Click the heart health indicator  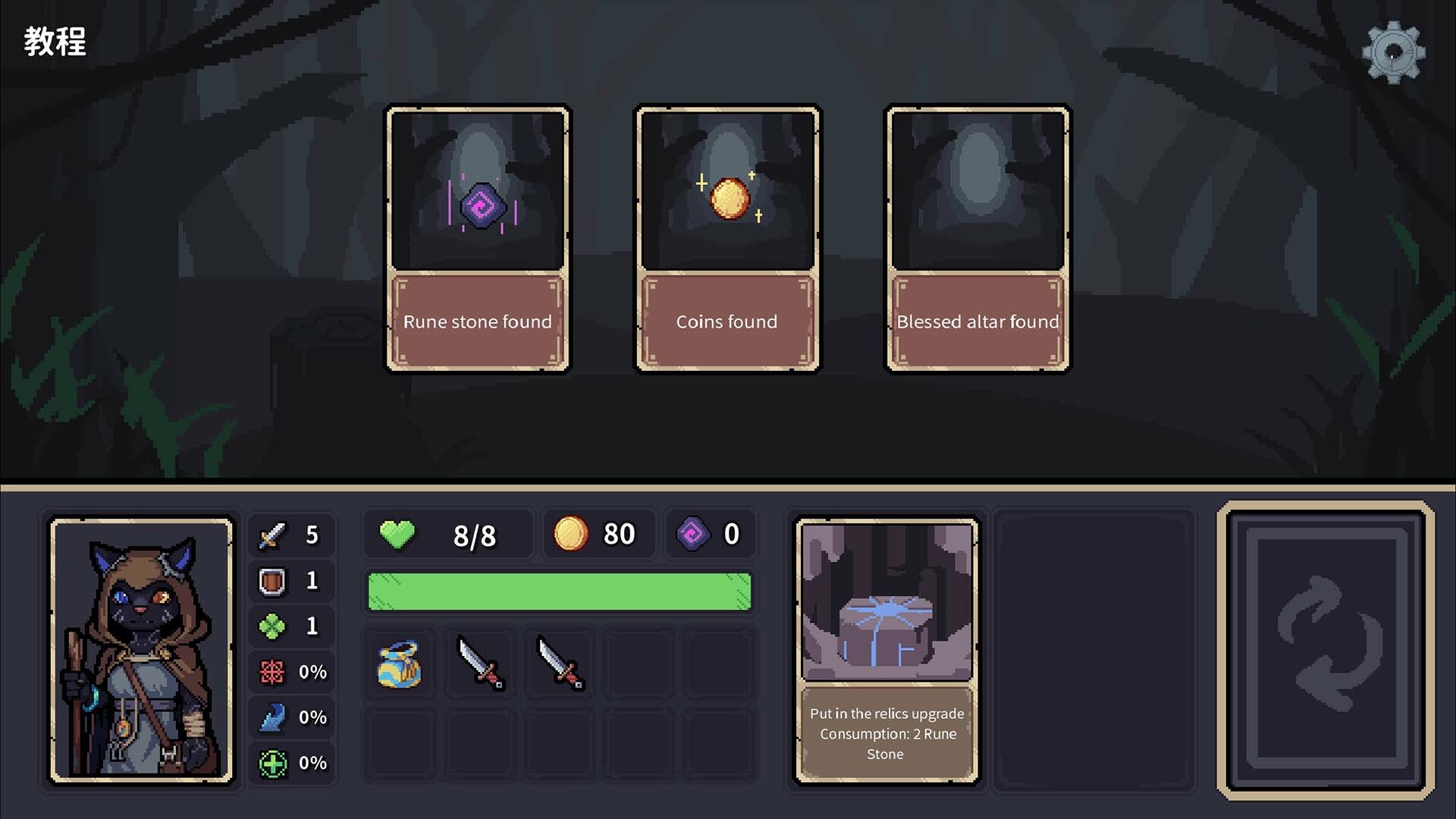pos(397,534)
